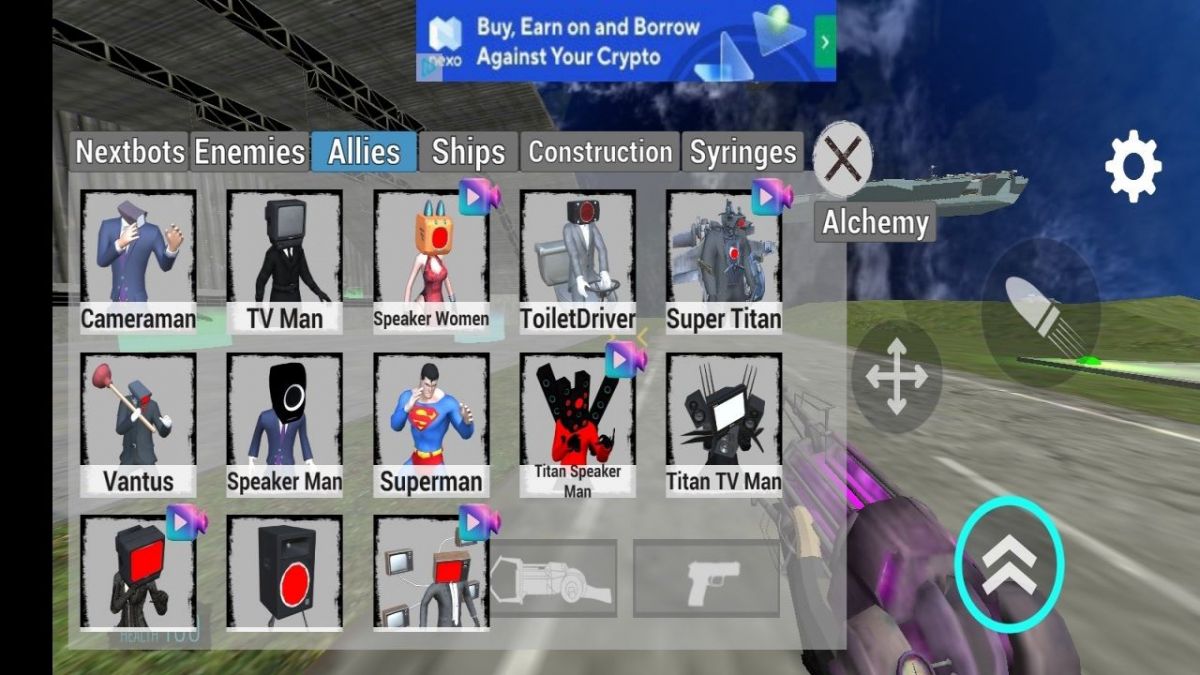Choose the TV Man ally
This screenshot has height=675, width=1200.
pos(285,262)
